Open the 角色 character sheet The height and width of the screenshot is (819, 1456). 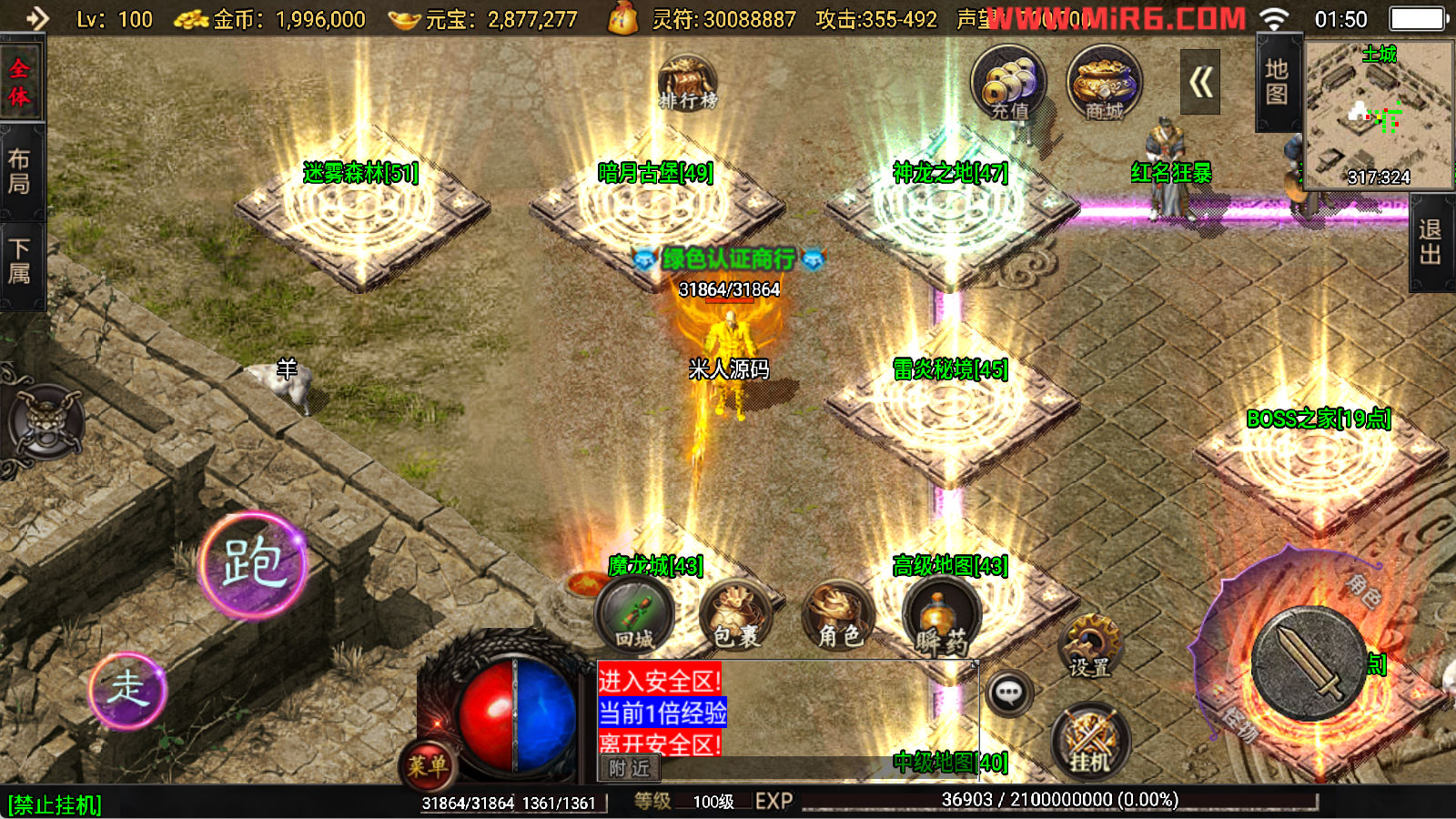click(x=838, y=616)
